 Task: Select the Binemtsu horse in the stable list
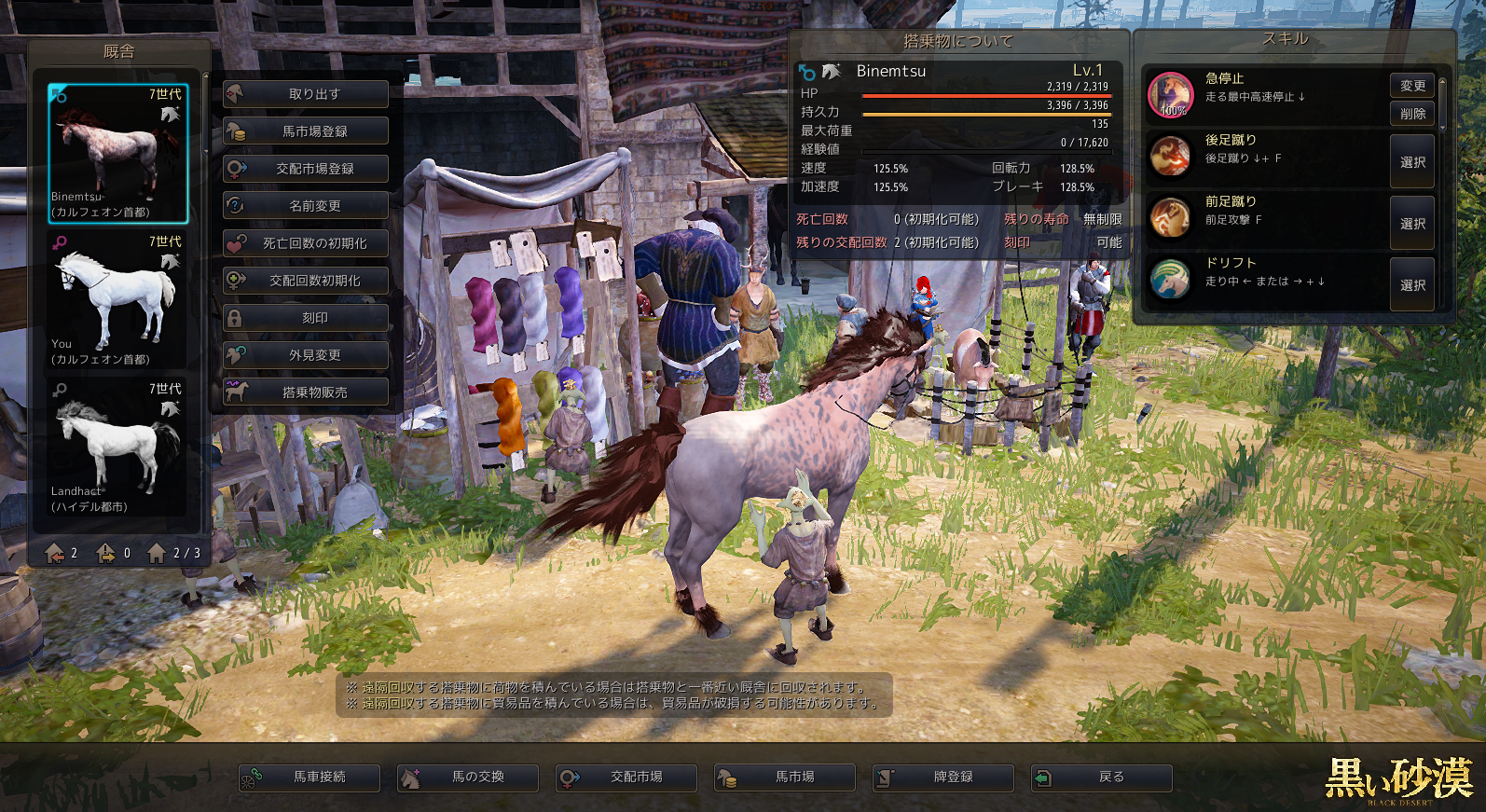point(118,154)
